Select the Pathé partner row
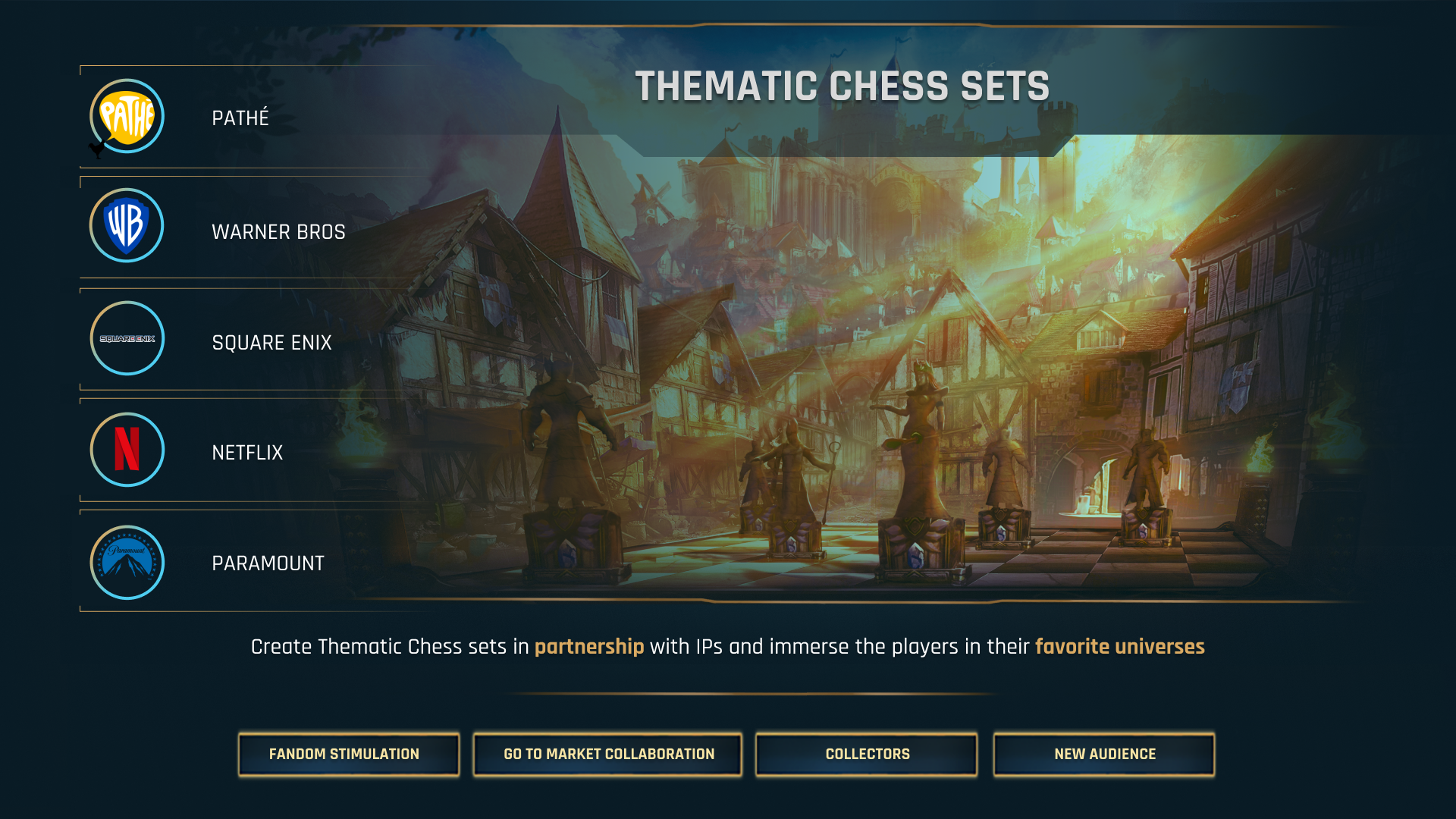 pos(240,118)
